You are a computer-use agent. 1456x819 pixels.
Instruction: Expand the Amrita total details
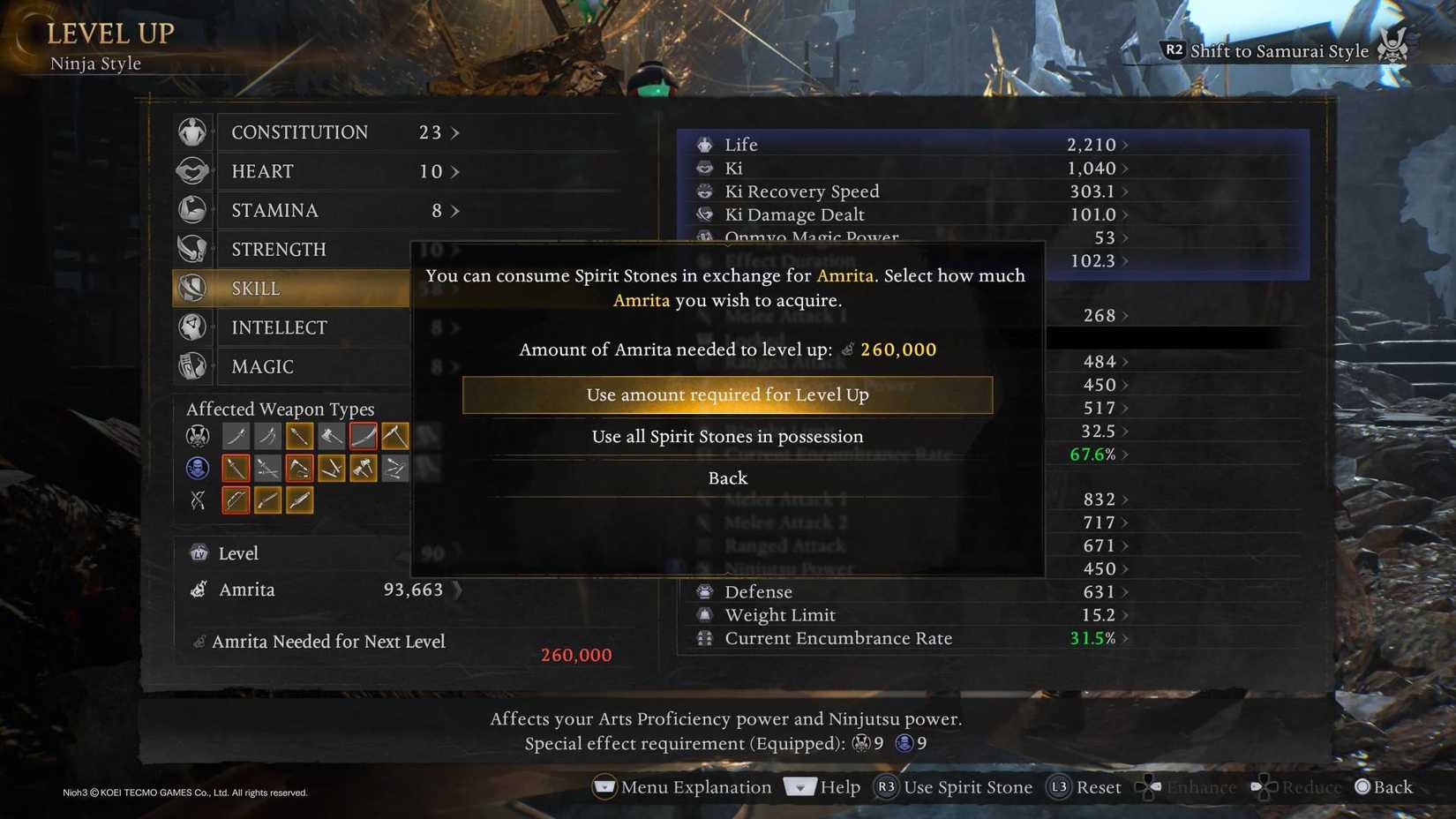(x=458, y=590)
